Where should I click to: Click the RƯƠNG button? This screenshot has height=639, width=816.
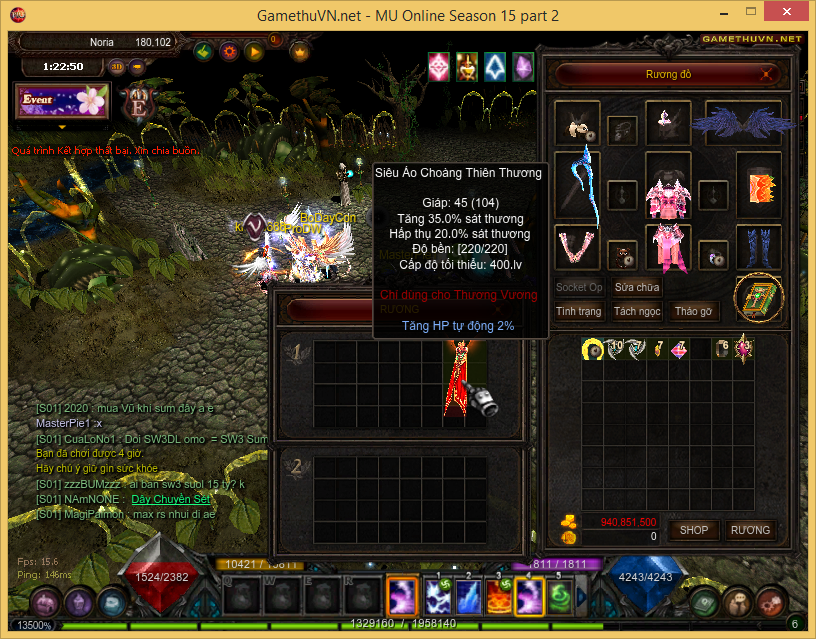pyautogui.click(x=750, y=530)
